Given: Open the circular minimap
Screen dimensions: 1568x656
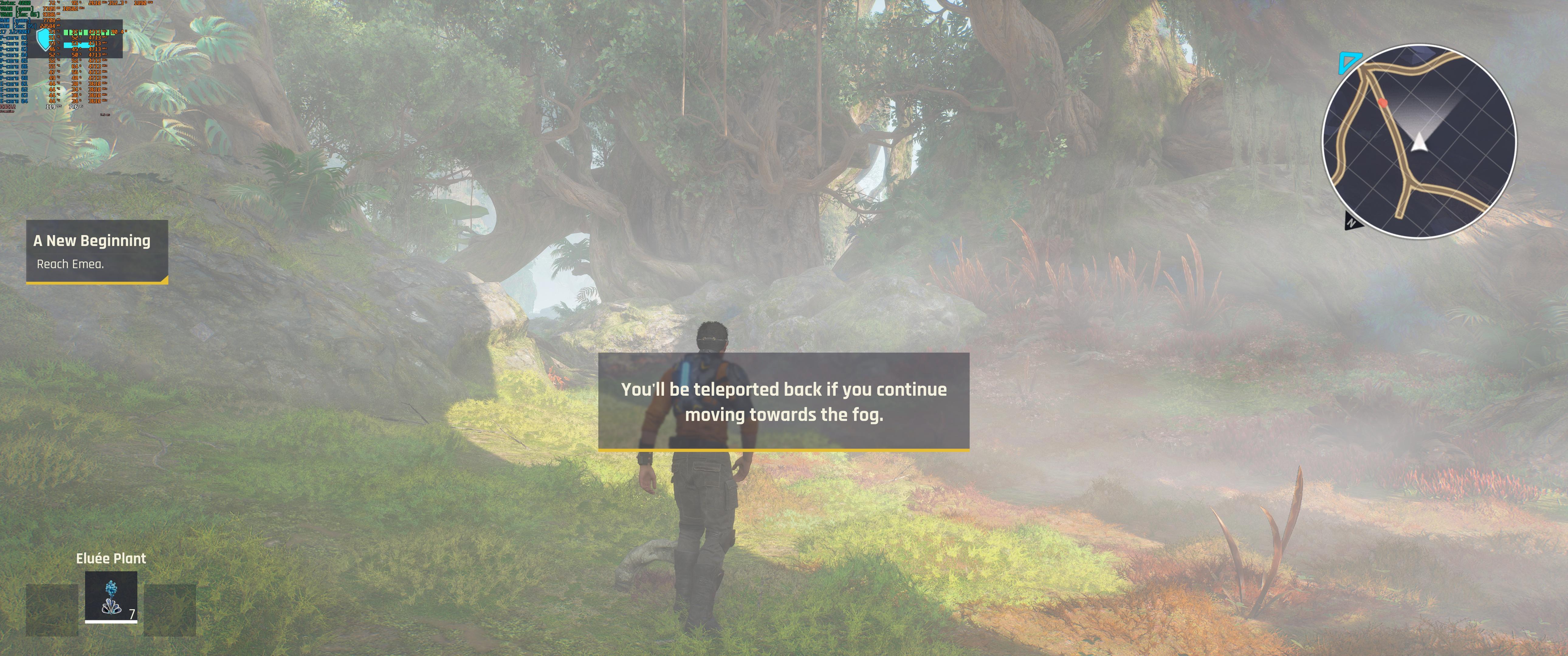Looking at the screenshot, I should click(1419, 141).
